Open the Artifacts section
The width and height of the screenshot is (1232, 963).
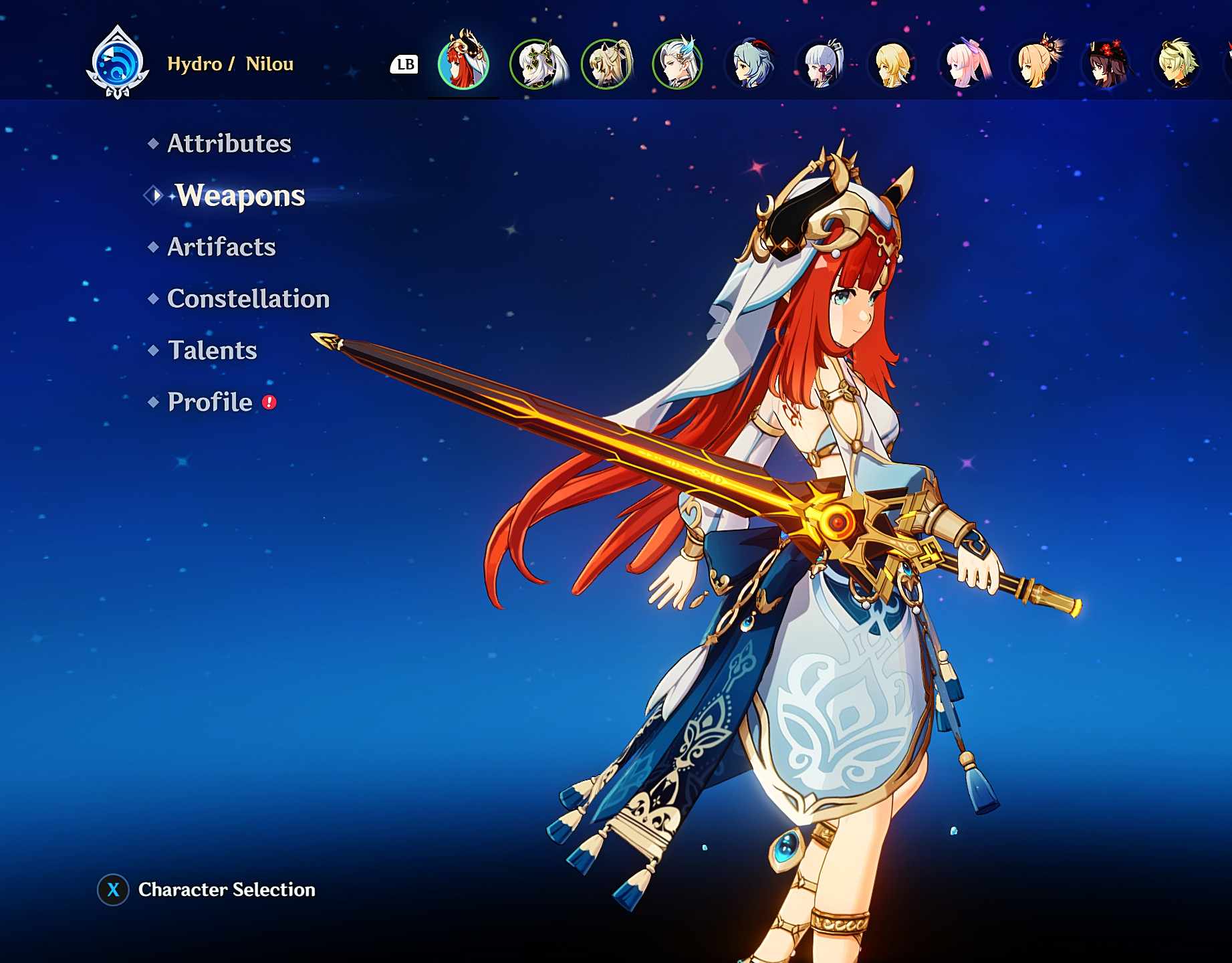[x=221, y=247]
